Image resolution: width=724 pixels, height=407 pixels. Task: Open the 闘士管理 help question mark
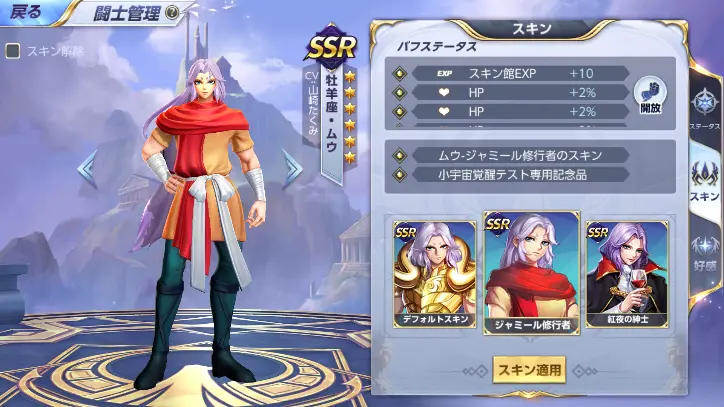click(173, 13)
